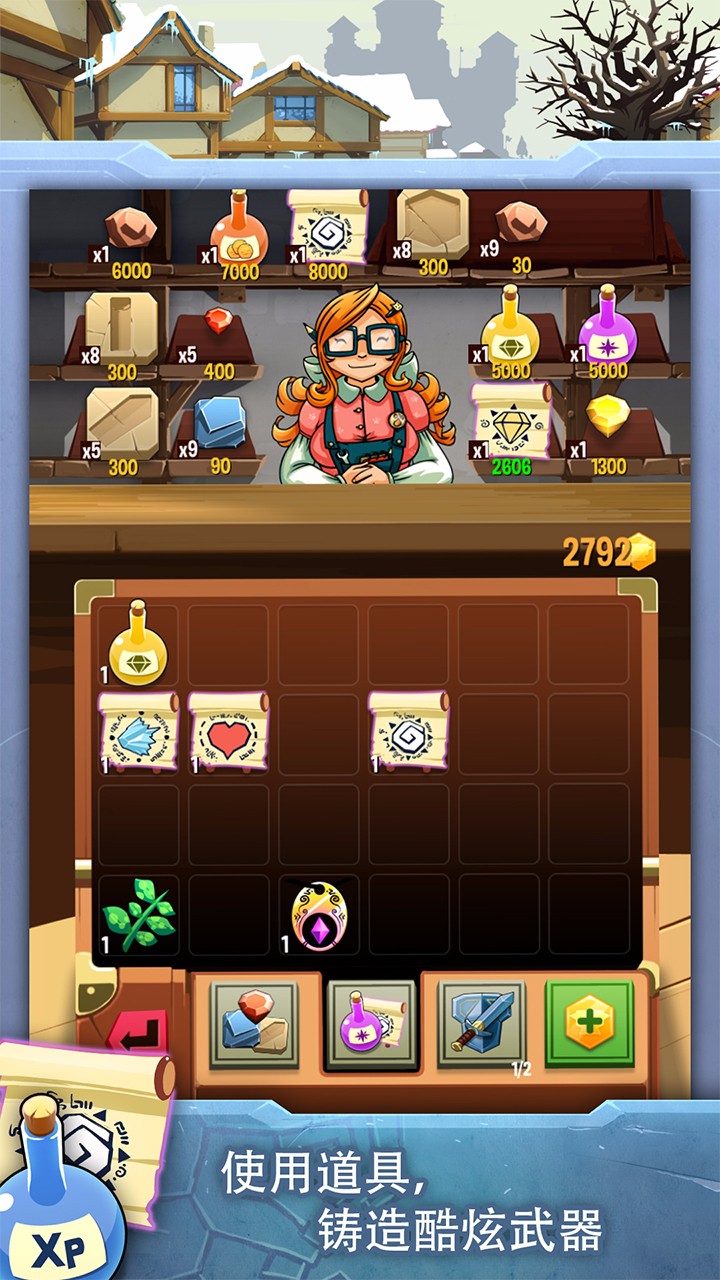Screen dimensions: 720x1280
Task: Buy the purple star potion for 5000
Action: coord(608,325)
